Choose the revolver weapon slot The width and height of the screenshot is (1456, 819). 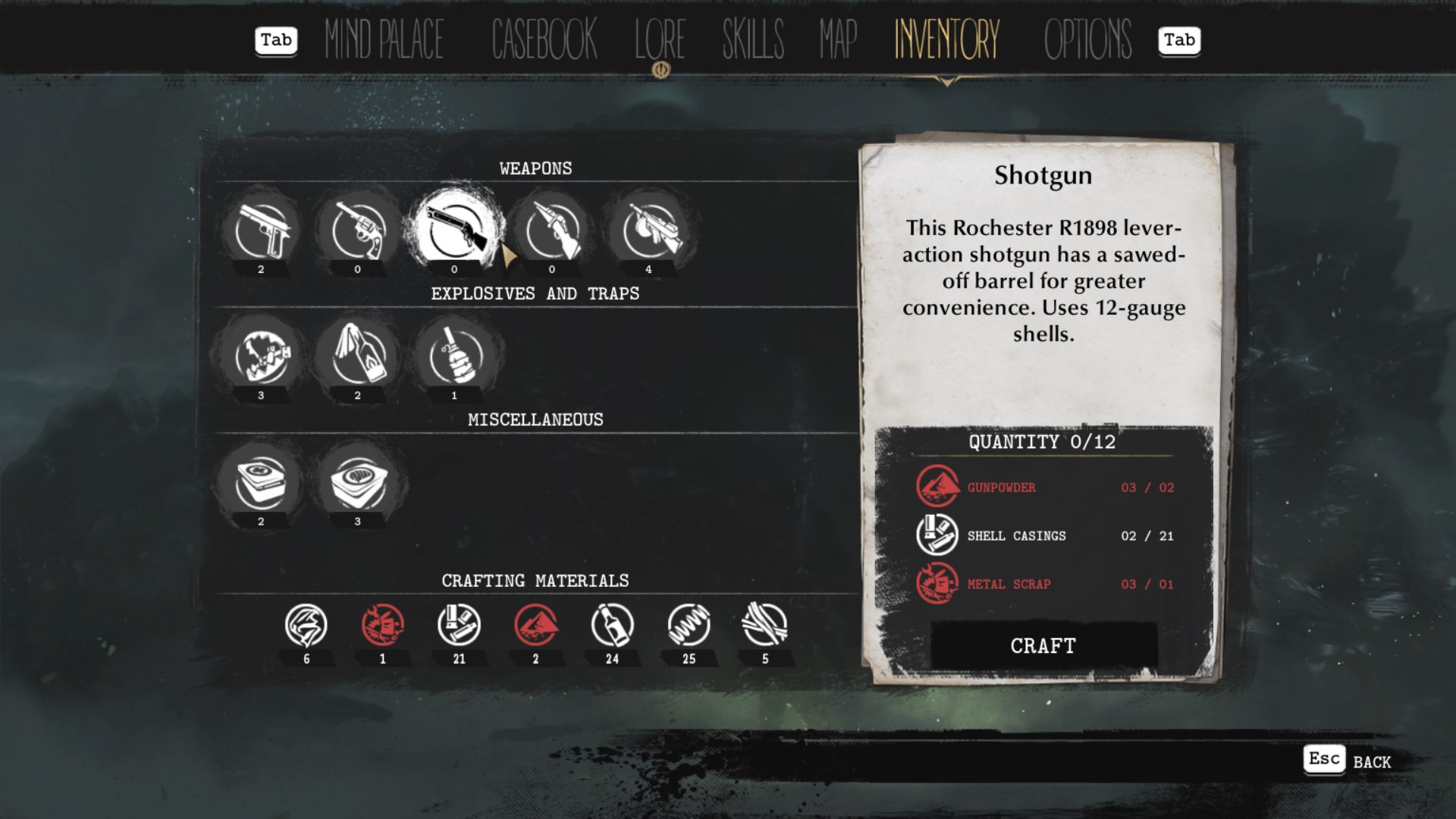pyautogui.click(x=358, y=231)
